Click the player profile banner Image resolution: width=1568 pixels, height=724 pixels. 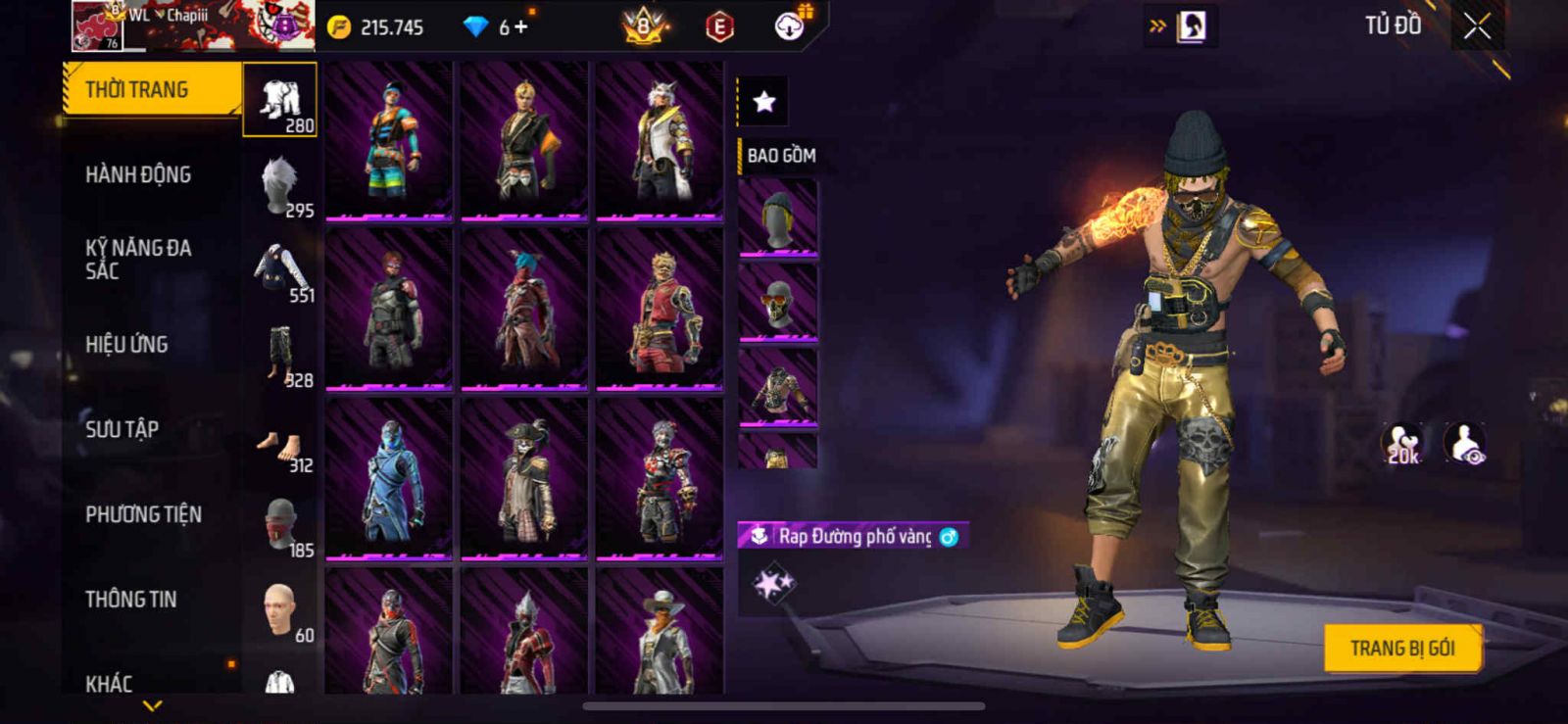[x=193, y=26]
